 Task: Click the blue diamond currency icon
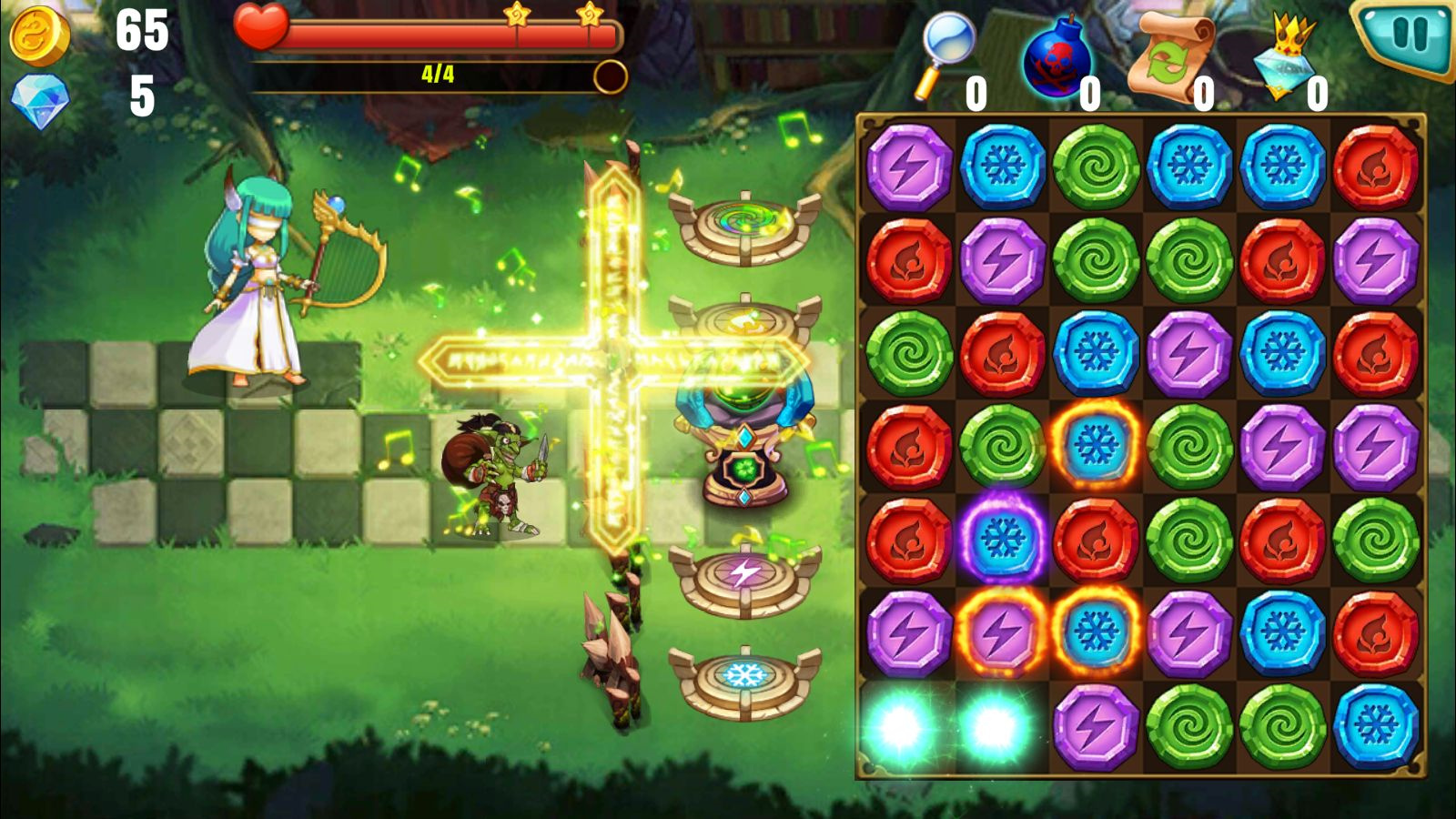click(41, 96)
